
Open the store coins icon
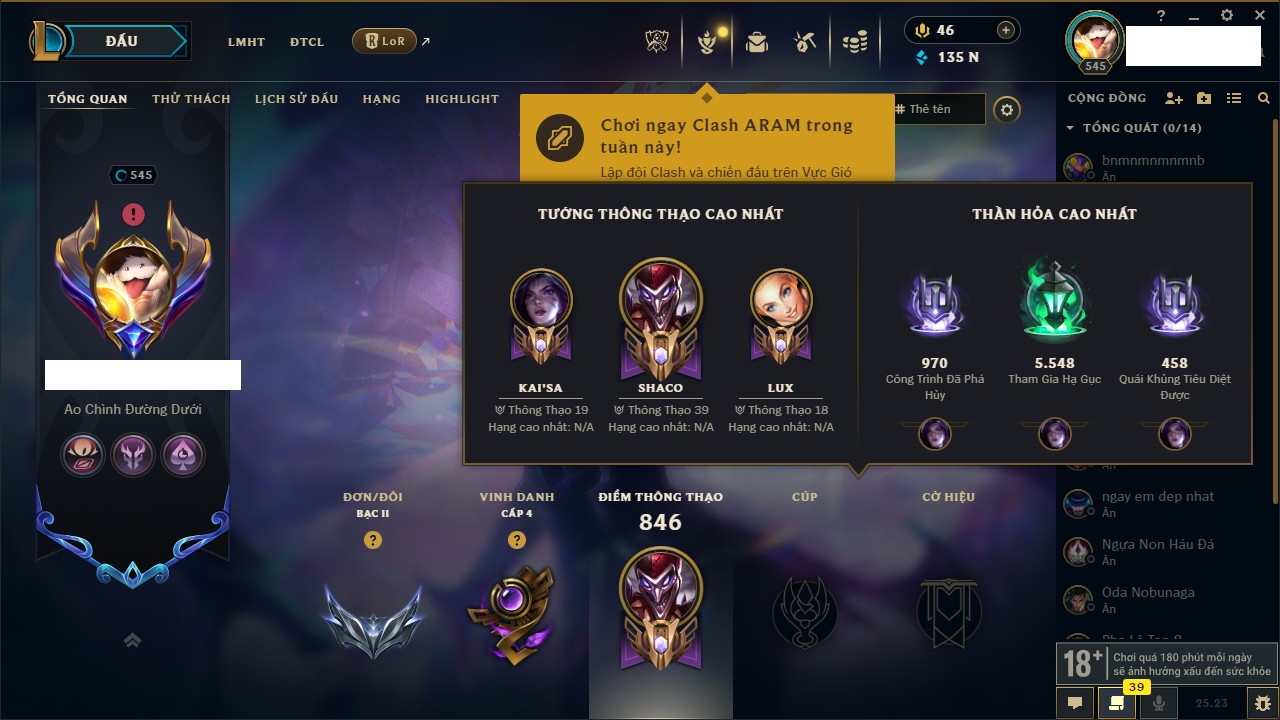854,42
